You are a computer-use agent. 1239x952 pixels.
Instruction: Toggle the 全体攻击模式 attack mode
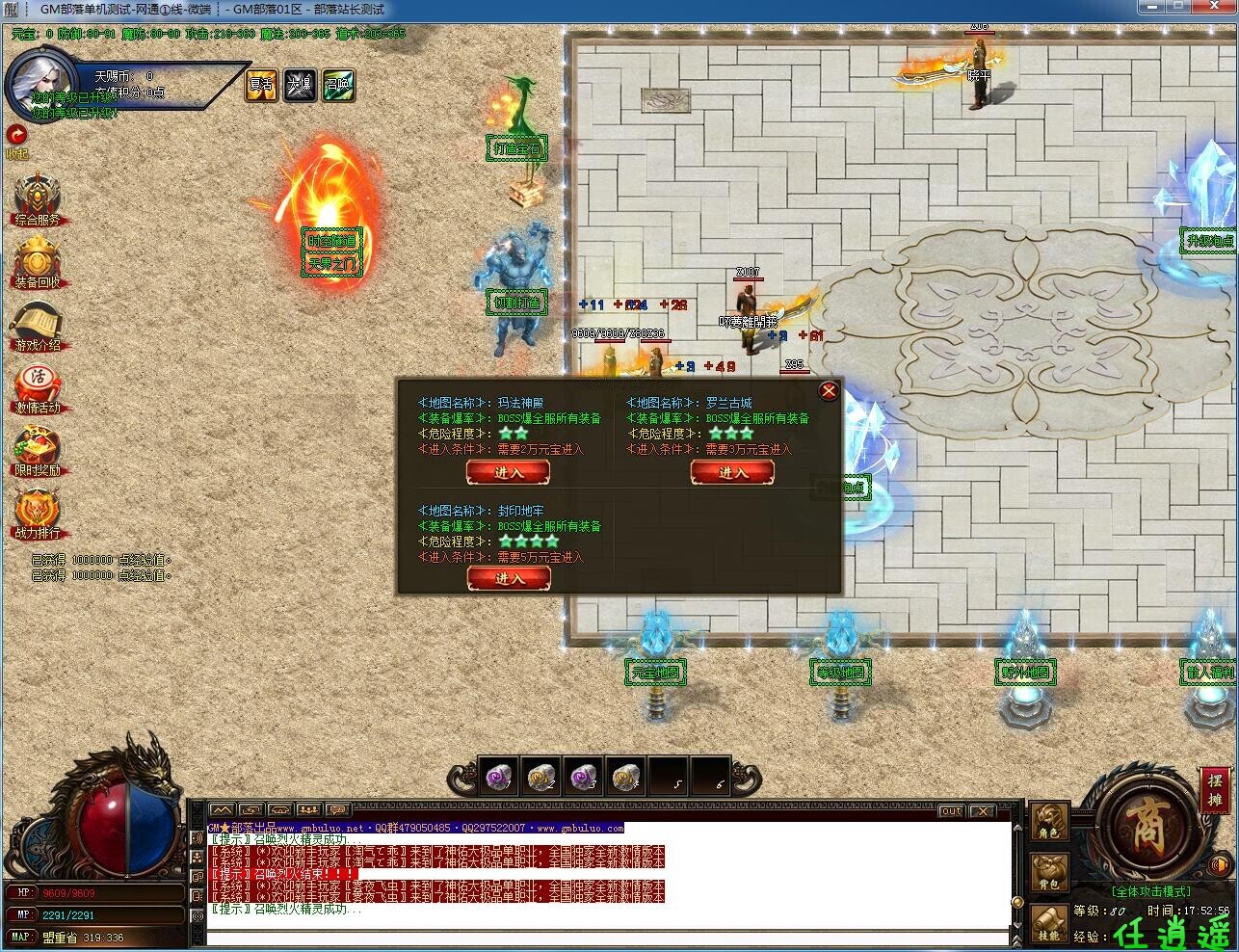(1152, 891)
